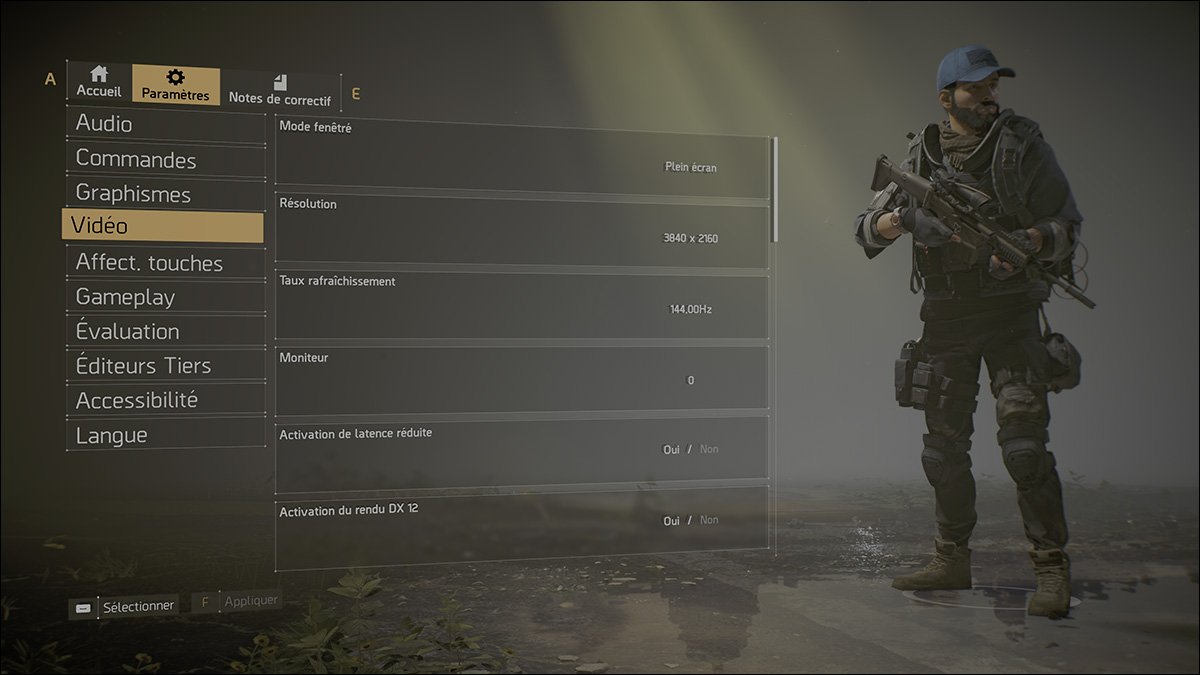The image size is (1200, 675).
Task: Set rendu DX 12 to Oui
Action: pos(671,521)
